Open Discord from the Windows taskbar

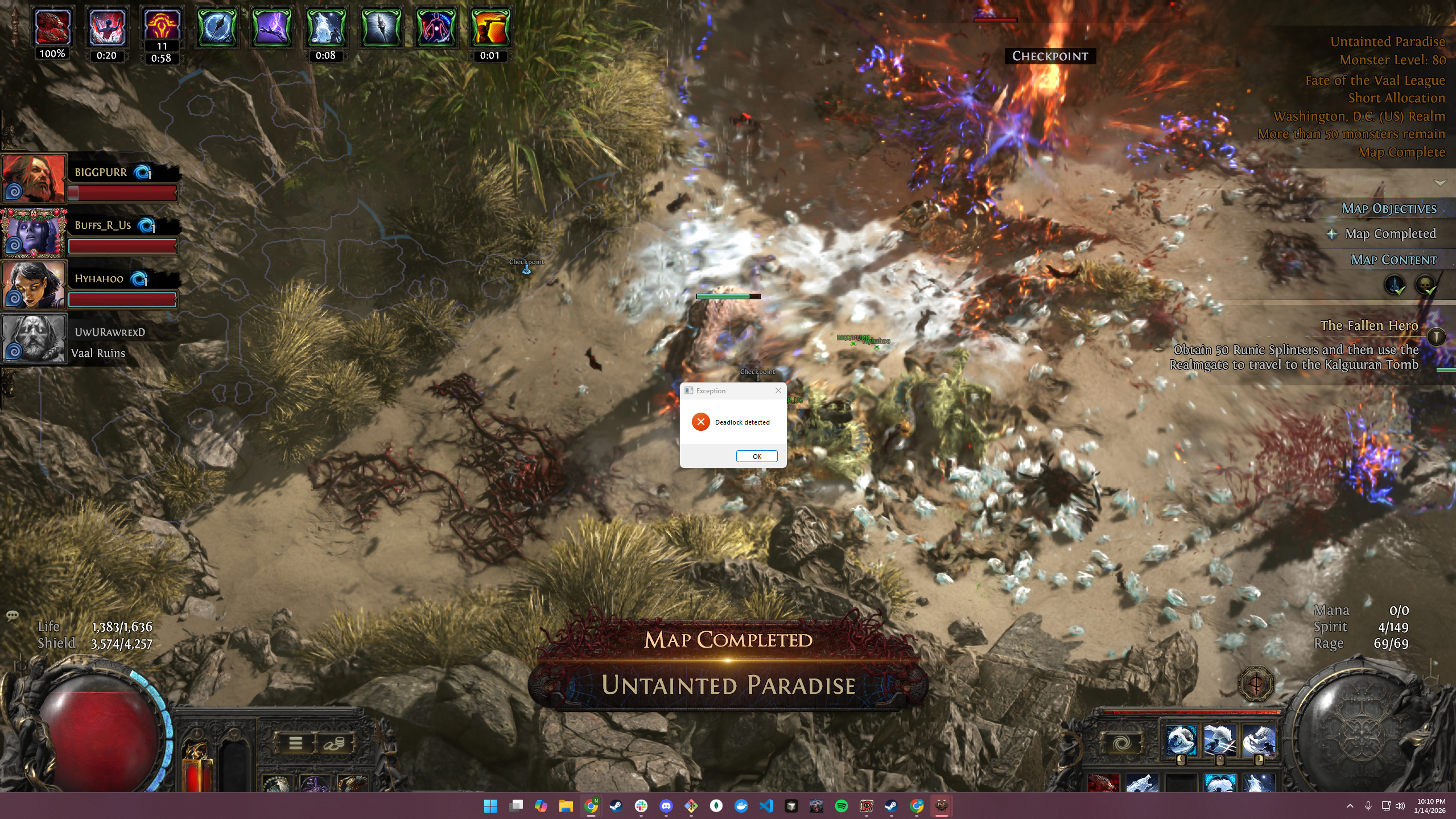click(x=666, y=805)
